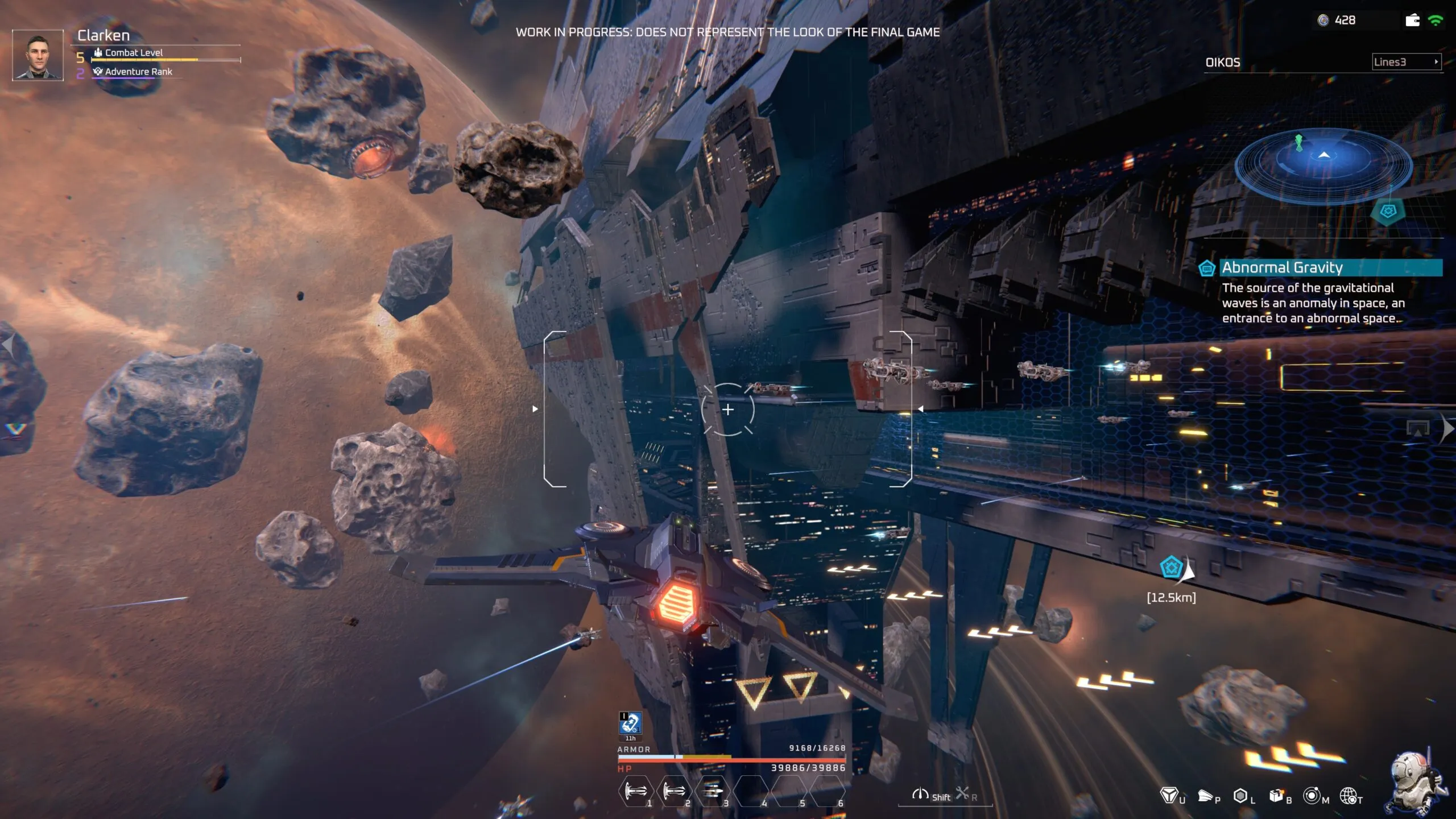Click the wrench repair icon
This screenshot has height=819, width=1456.
tap(962, 793)
